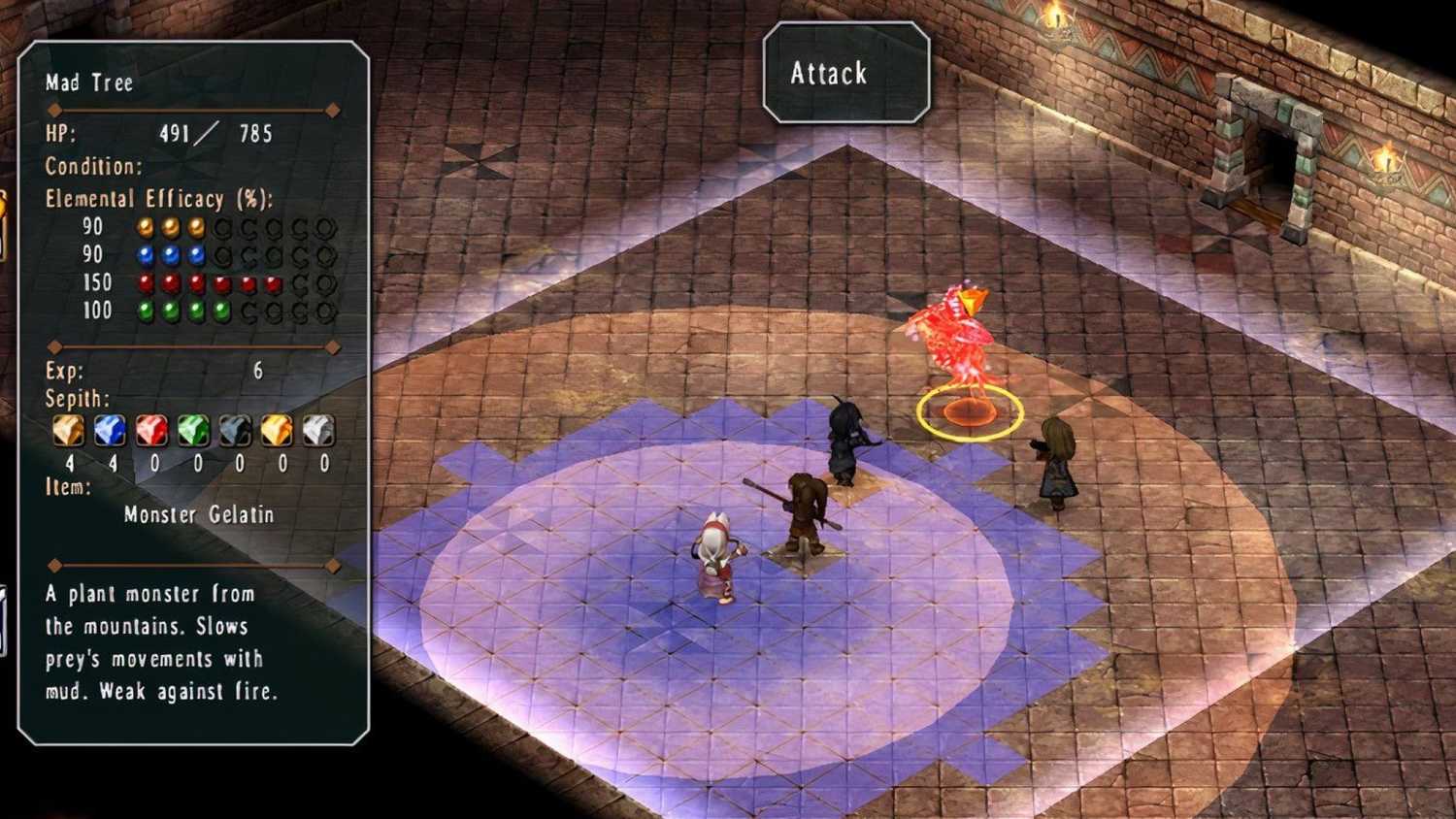Click the Monster Gelatin item text
Screen dimensions: 1456x819
point(199,514)
